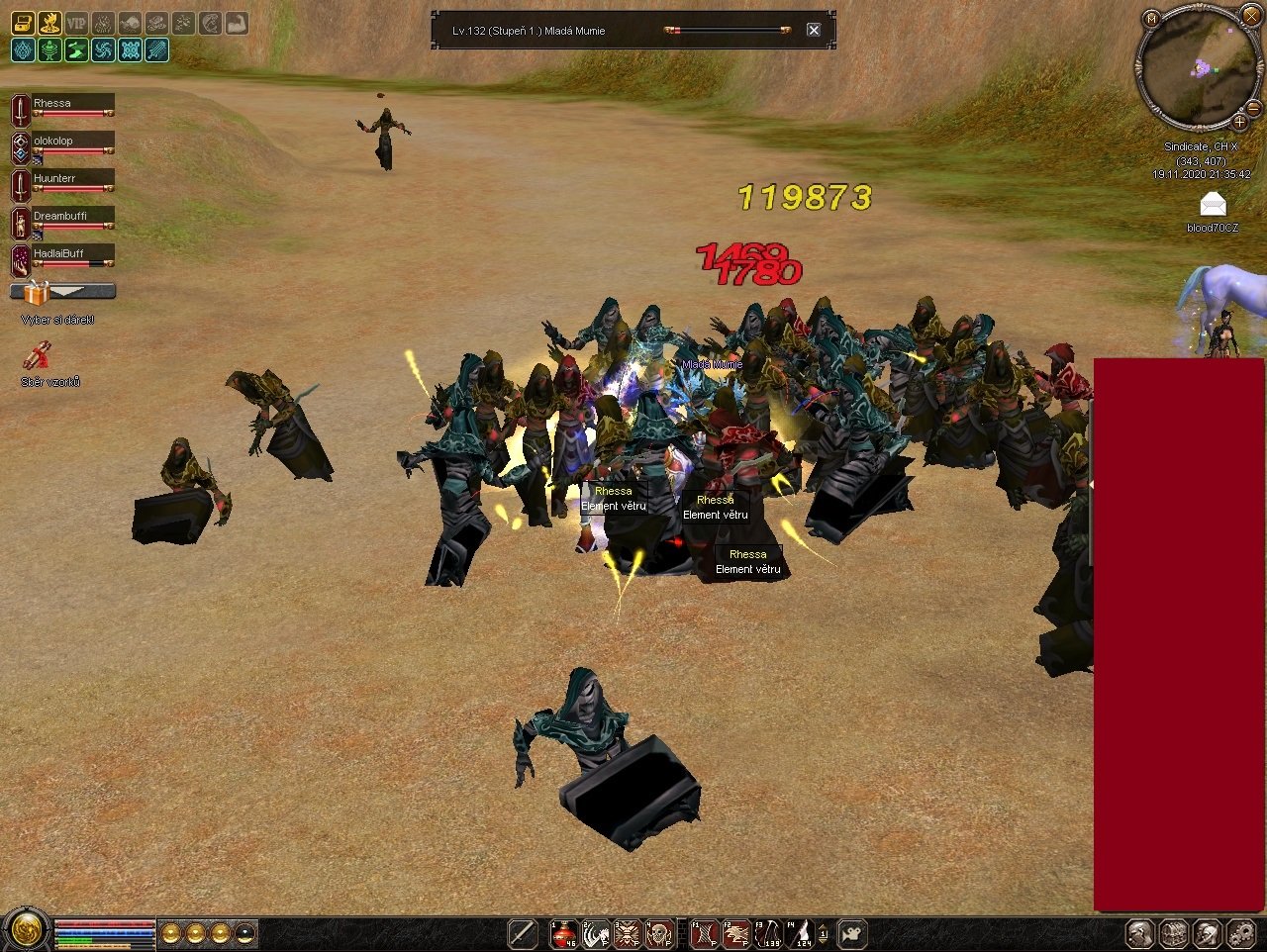Close the Mladá Mumie target bar
The height and width of the screenshot is (952, 1267).
click(814, 30)
